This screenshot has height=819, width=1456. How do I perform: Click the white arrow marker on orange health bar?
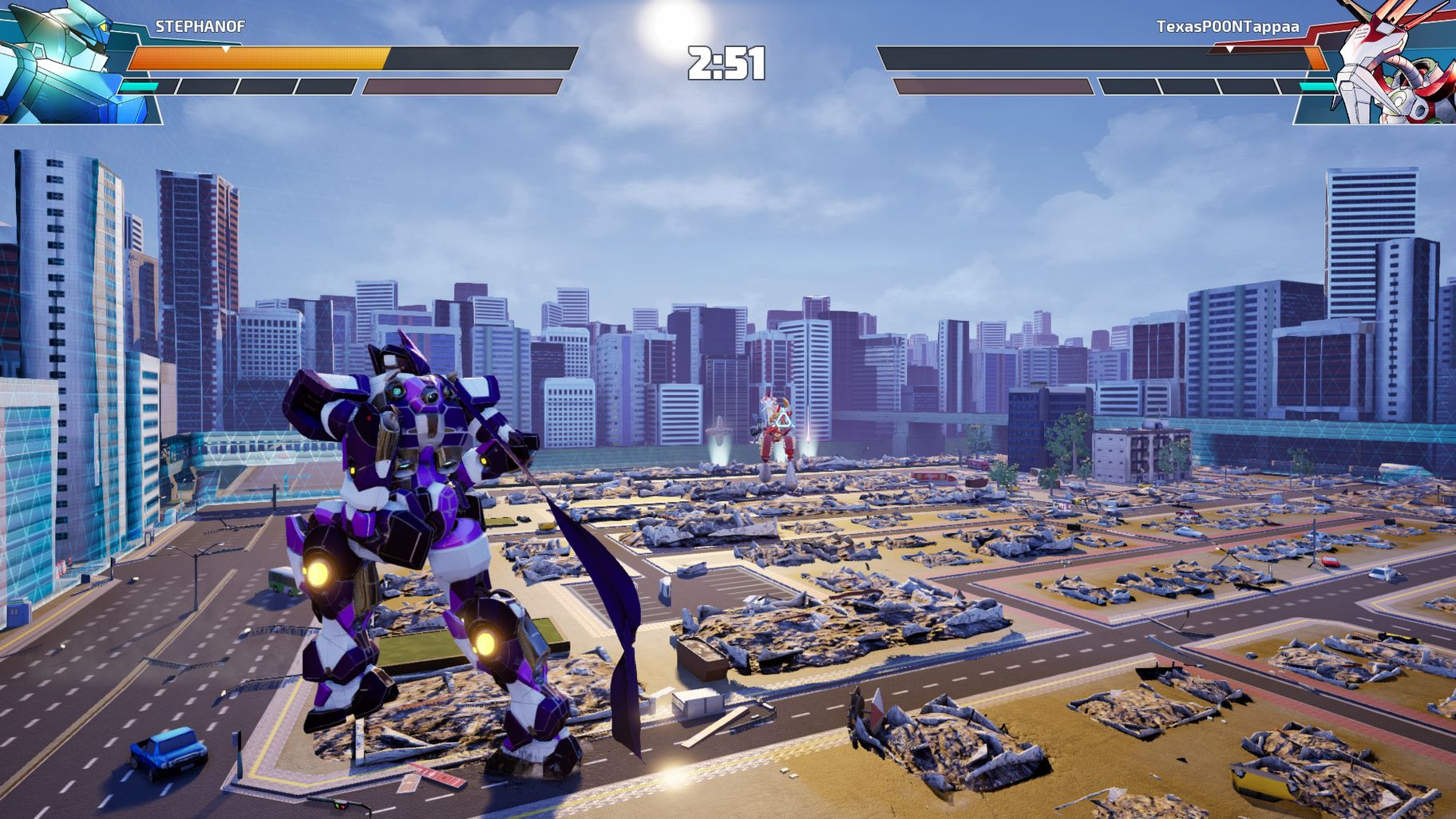[225, 49]
